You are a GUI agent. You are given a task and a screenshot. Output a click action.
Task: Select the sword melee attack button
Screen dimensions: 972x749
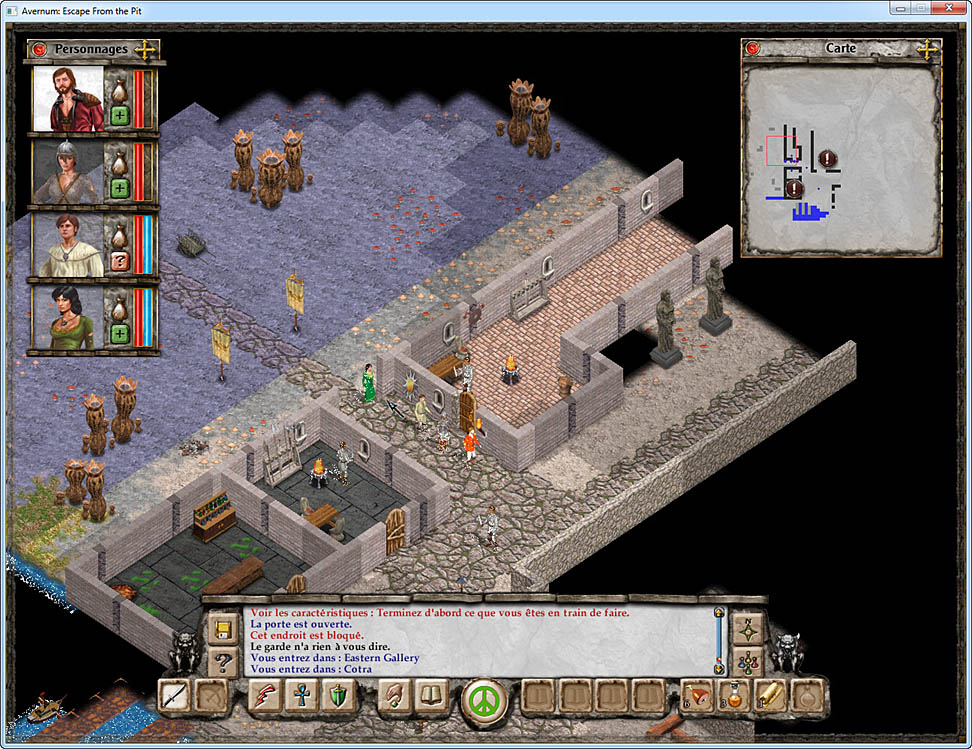pos(174,696)
